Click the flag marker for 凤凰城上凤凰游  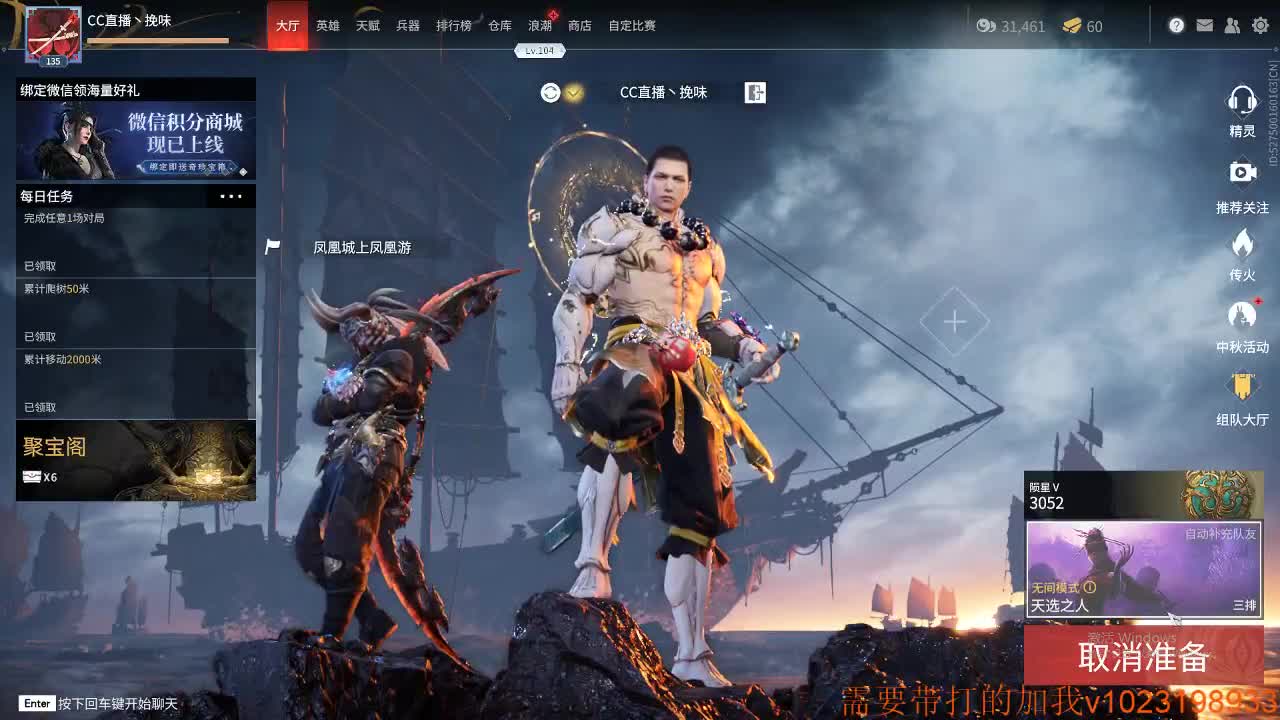pos(271,244)
